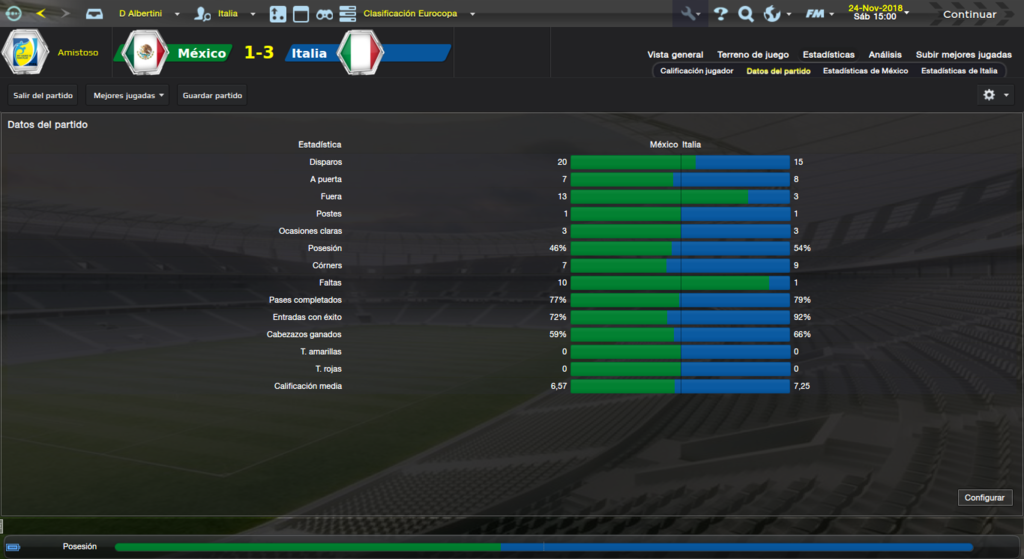Open the question mark help icon

tap(720, 14)
